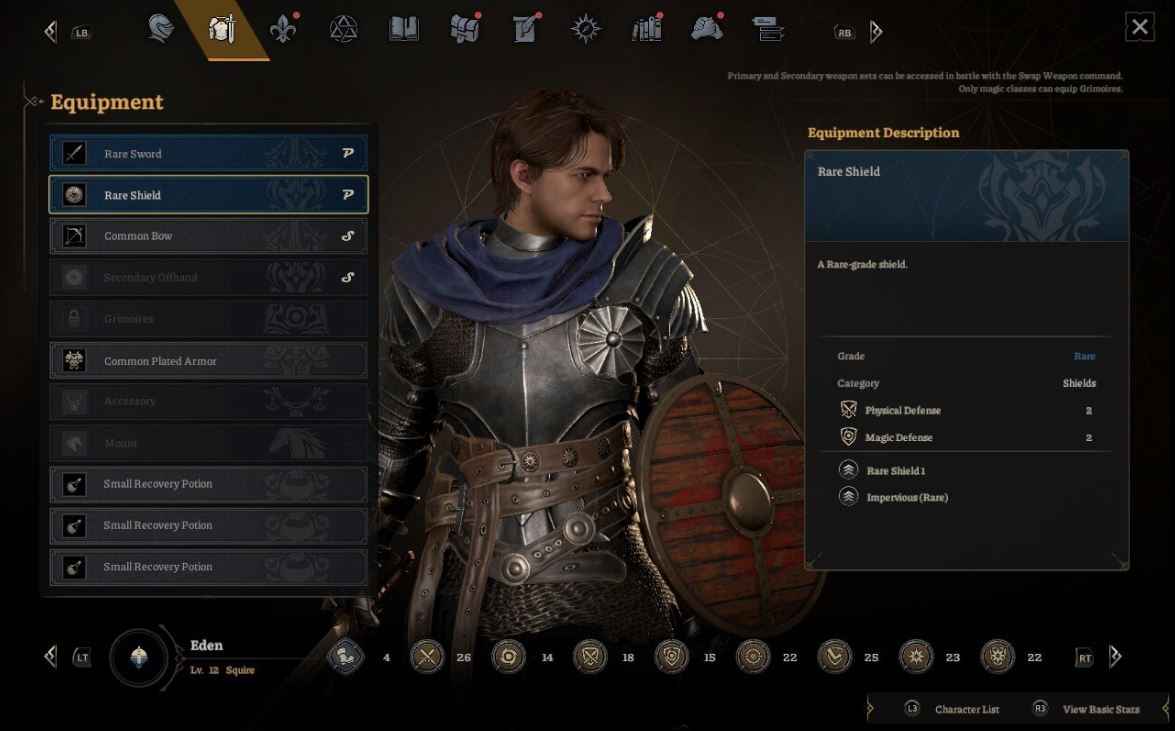Open the handshake tab
This screenshot has height=731, width=1175.
(707, 29)
